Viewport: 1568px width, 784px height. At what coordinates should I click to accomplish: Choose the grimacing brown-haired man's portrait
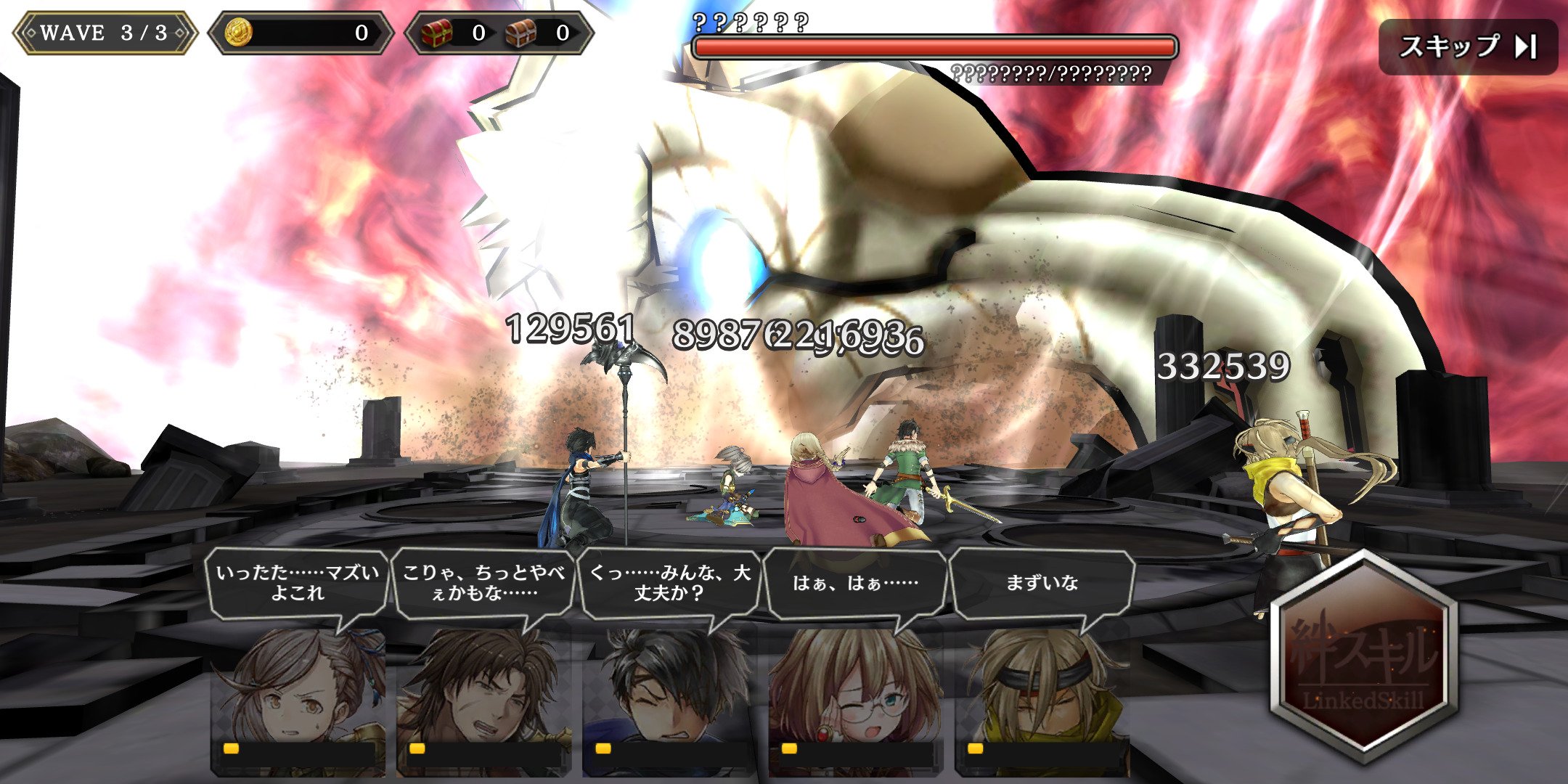click(483, 690)
